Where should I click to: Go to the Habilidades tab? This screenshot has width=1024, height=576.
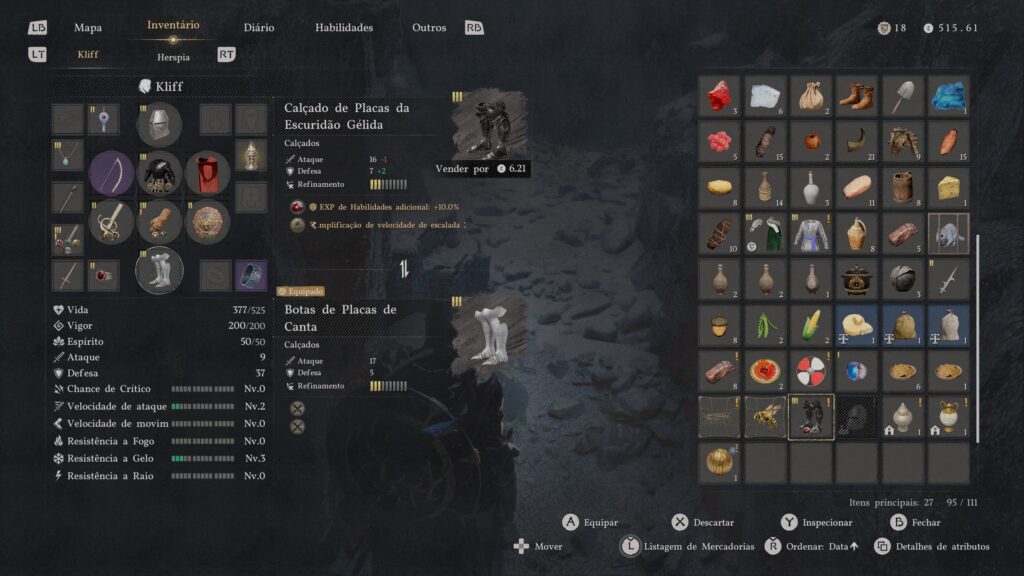[x=344, y=28]
